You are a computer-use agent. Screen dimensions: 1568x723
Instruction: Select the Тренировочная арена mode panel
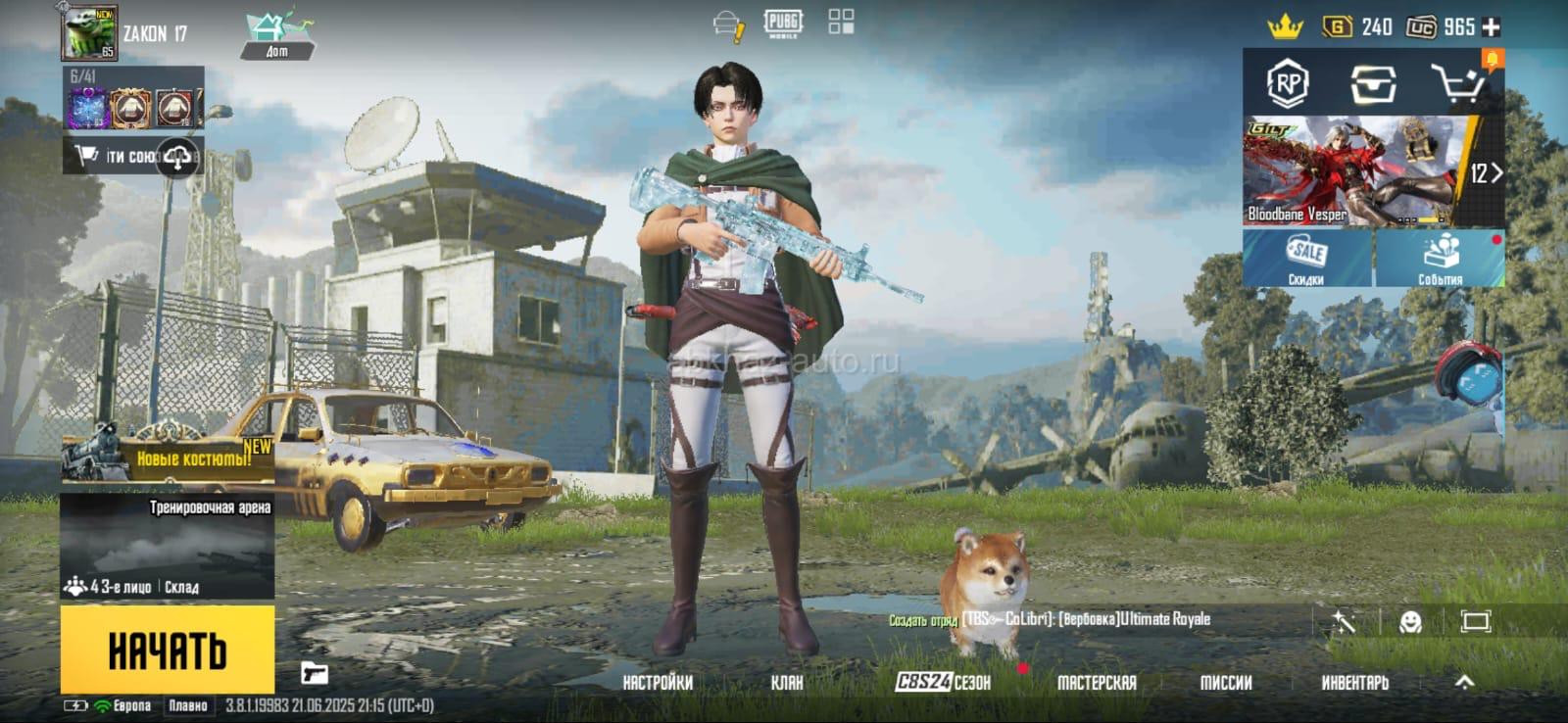167,547
